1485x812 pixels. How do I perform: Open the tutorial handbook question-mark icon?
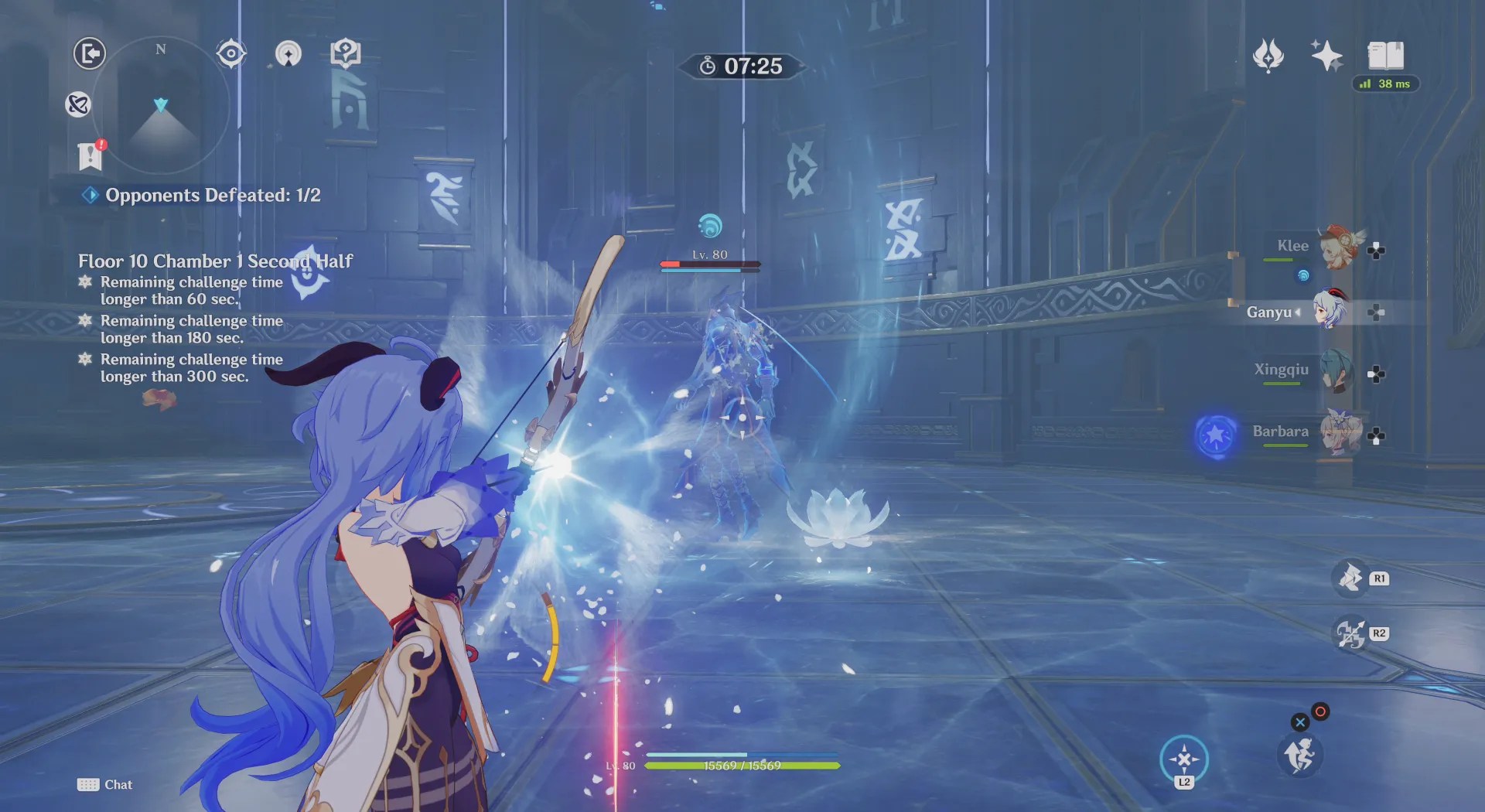(346, 53)
